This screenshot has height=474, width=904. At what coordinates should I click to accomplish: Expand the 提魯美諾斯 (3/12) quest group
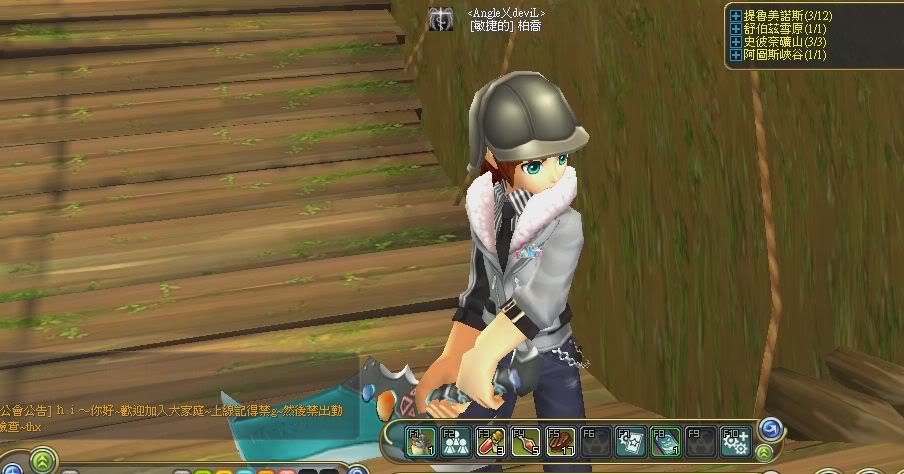pyautogui.click(x=736, y=17)
